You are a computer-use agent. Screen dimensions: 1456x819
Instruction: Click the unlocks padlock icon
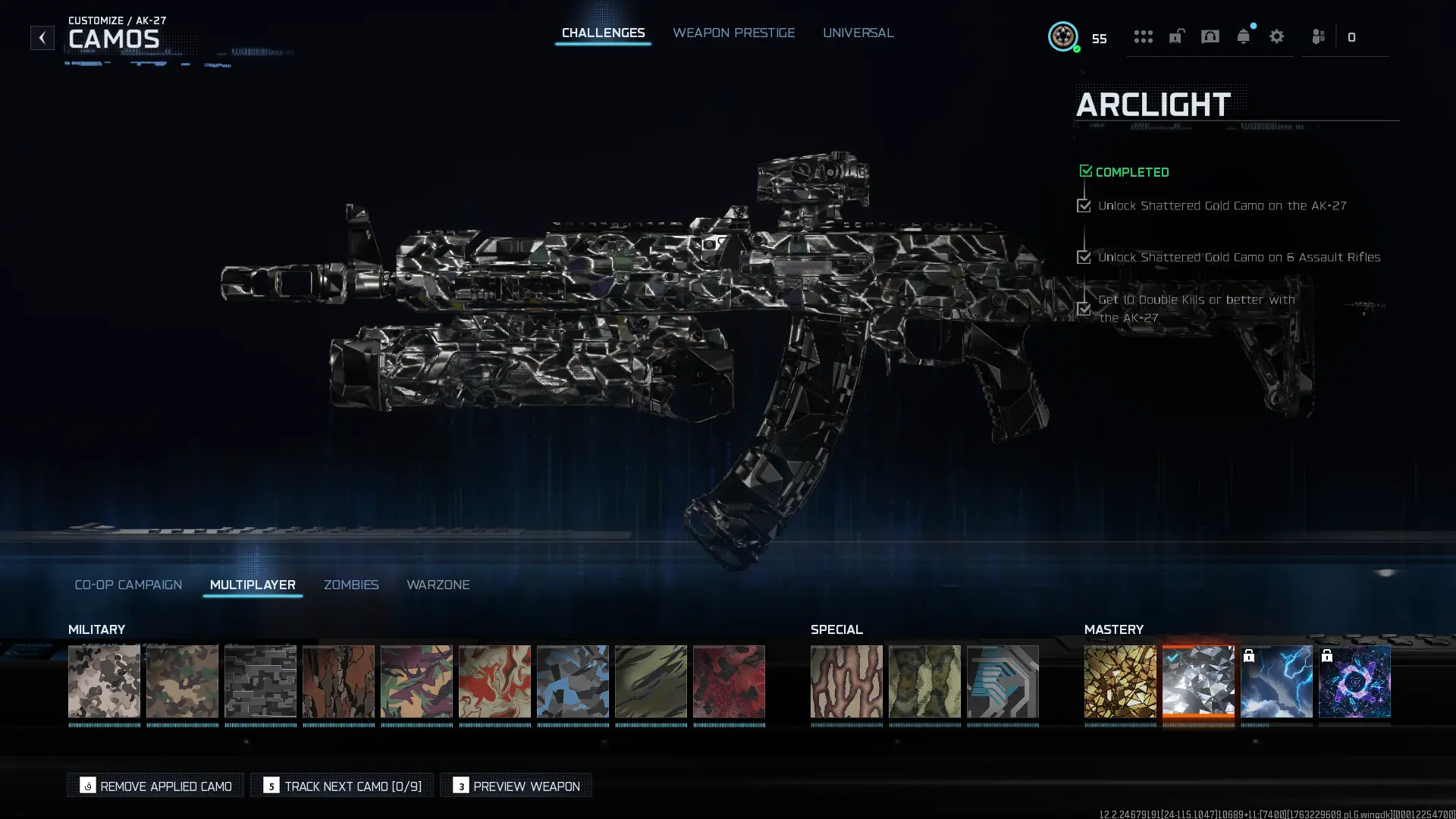(1176, 36)
